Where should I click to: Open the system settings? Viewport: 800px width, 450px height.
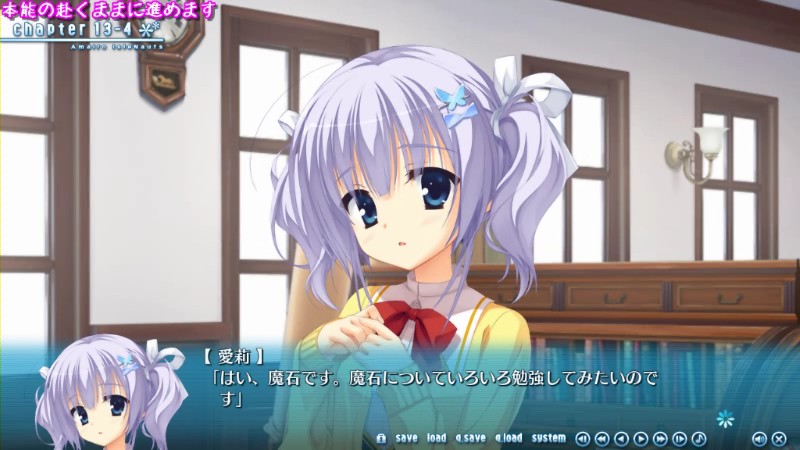(548, 438)
